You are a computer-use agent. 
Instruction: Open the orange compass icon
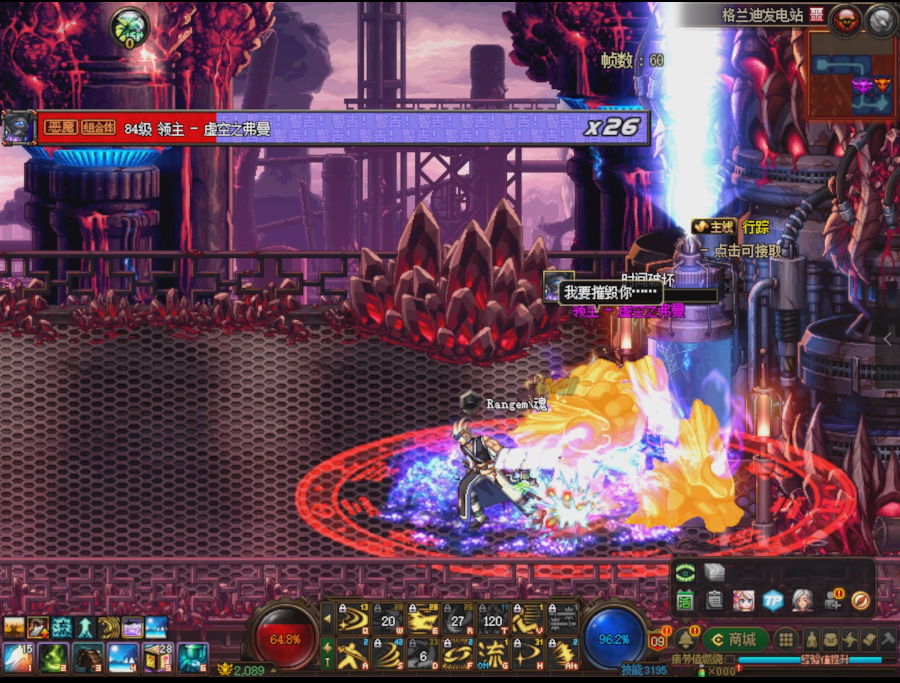(861, 600)
